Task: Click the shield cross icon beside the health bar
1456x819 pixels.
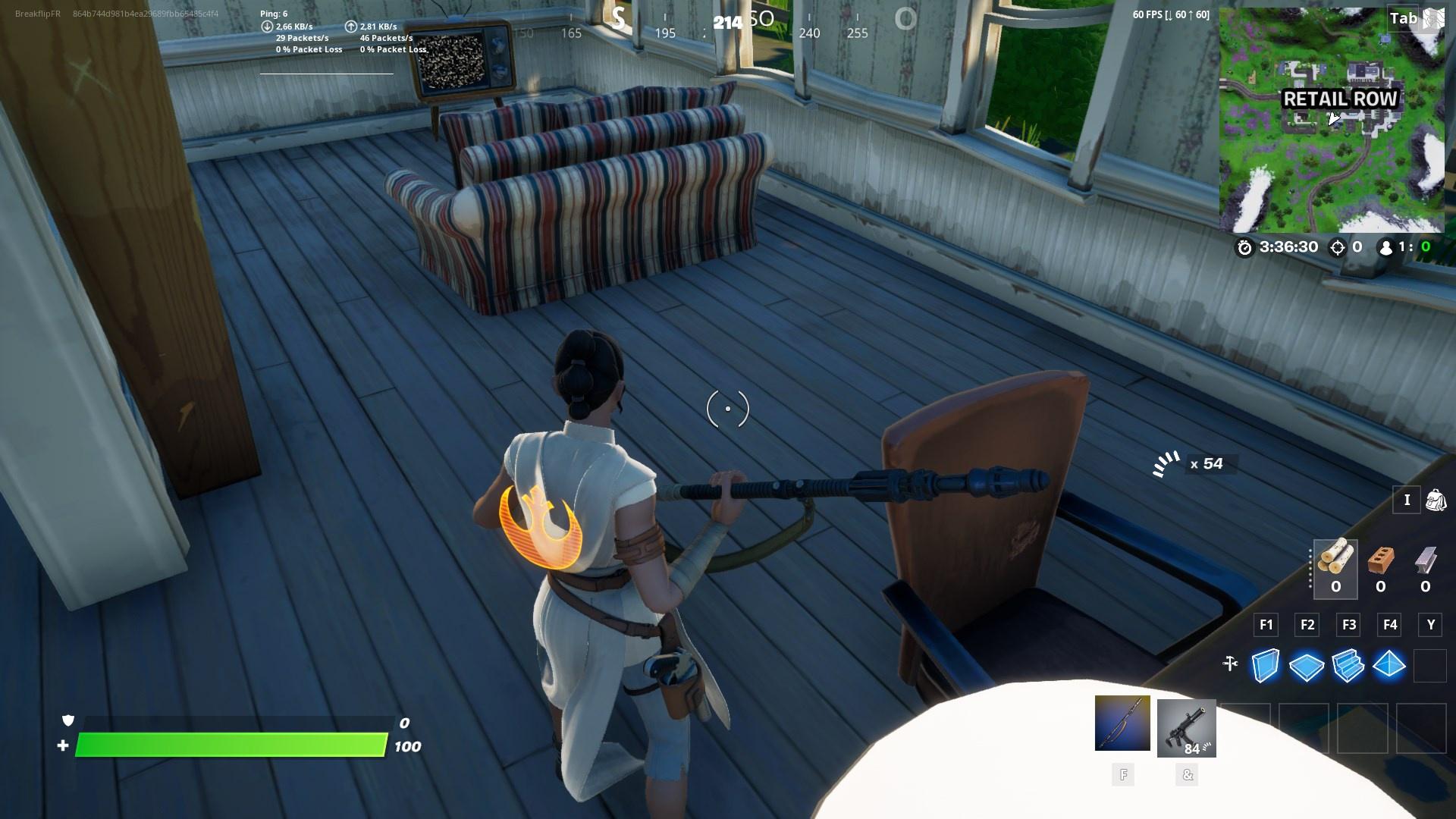Action: tap(69, 721)
